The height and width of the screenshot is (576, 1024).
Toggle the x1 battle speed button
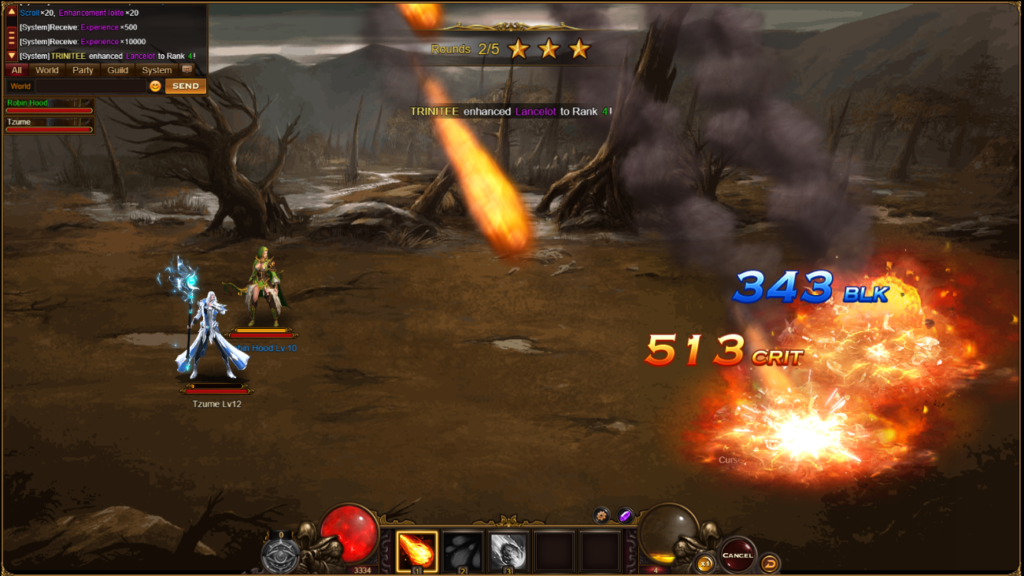(x=706, y=563)
